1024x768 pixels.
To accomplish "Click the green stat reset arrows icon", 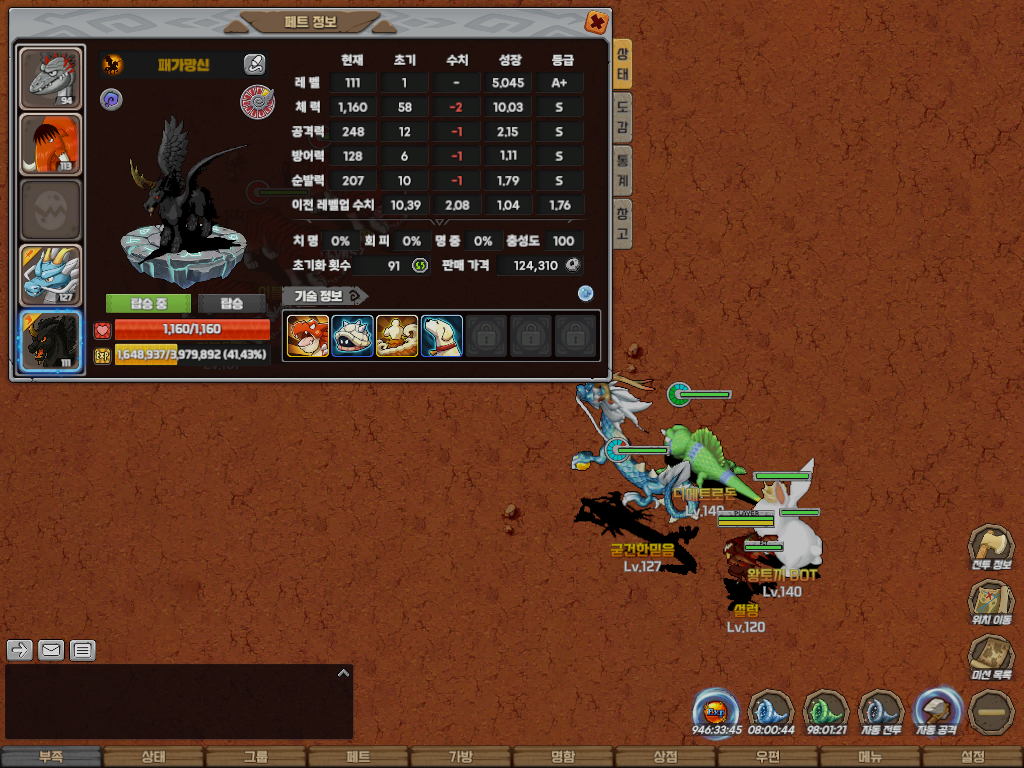I will point(420,266).
